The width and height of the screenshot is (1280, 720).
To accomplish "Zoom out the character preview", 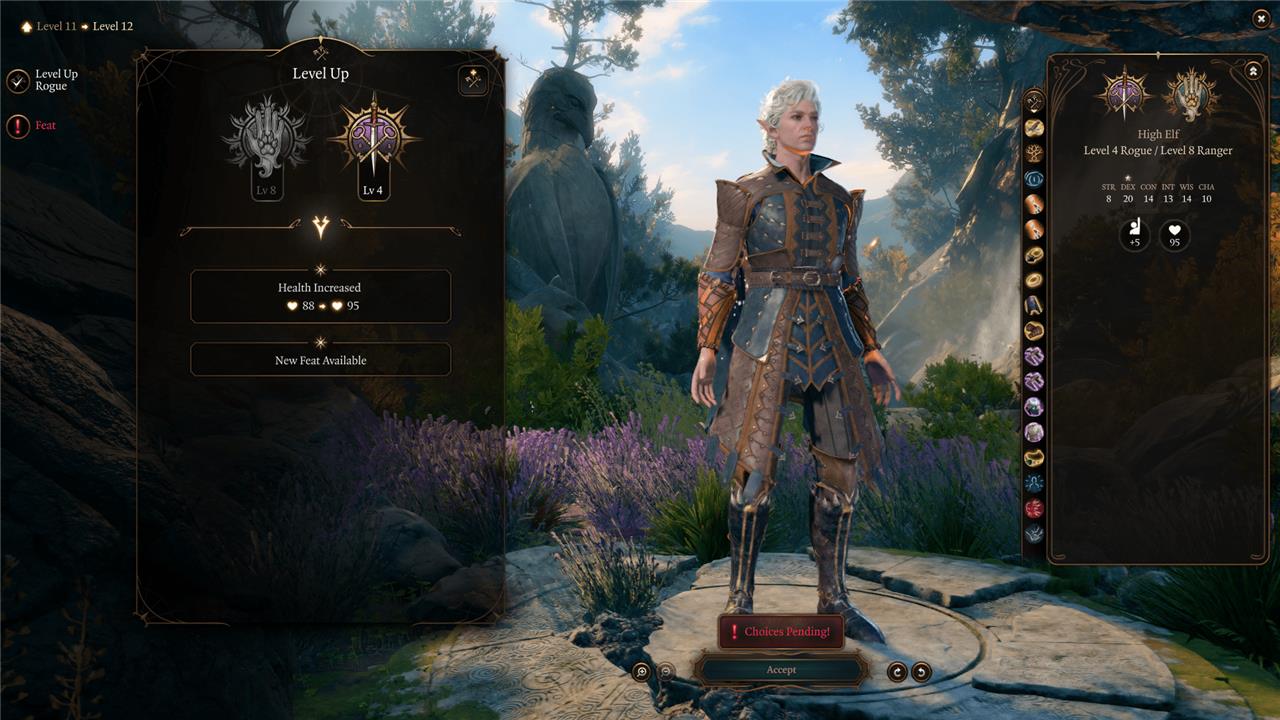I will (665, 672).
